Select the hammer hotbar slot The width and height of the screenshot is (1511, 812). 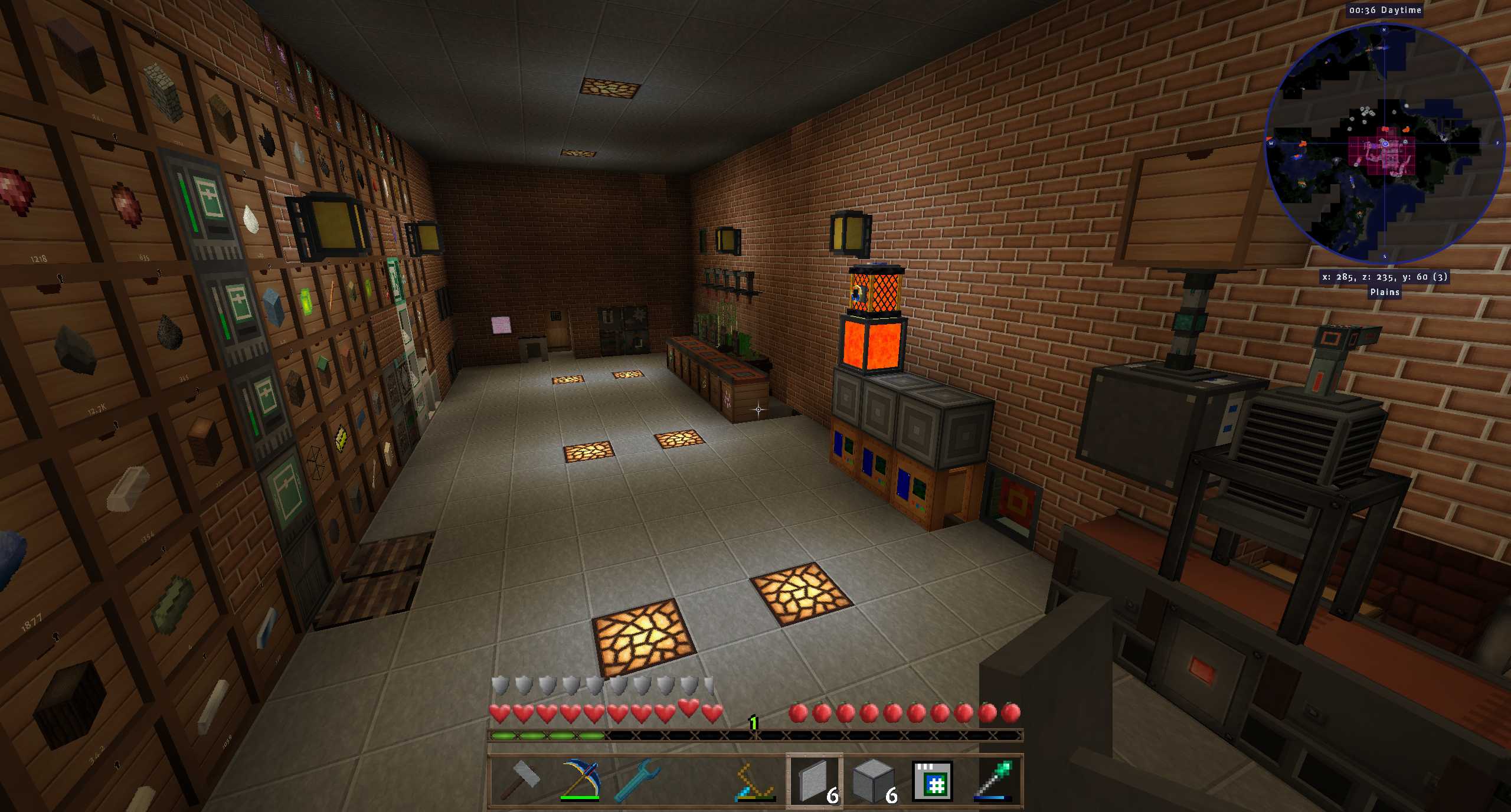(x=519, y=781)
